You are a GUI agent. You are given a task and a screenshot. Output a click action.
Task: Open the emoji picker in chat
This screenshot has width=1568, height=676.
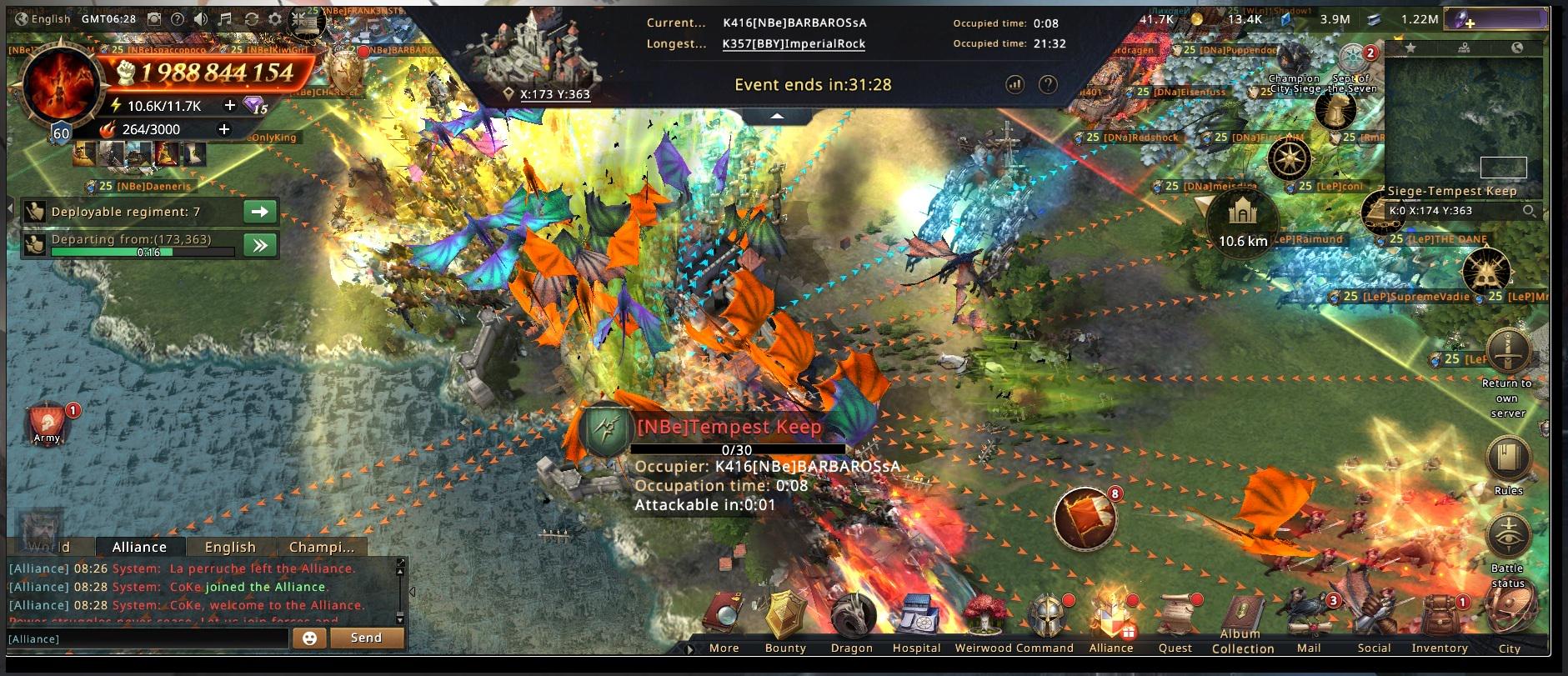coord(309,638)
